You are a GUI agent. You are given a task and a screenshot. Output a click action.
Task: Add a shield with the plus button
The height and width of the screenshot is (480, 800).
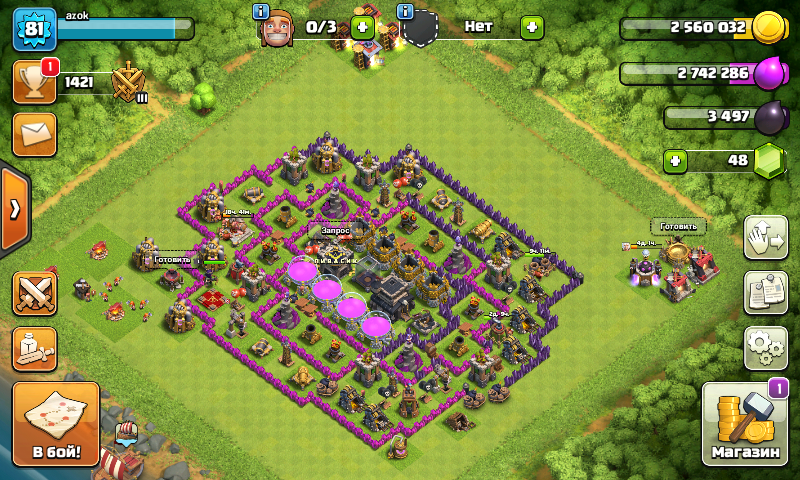coord(532,27)
